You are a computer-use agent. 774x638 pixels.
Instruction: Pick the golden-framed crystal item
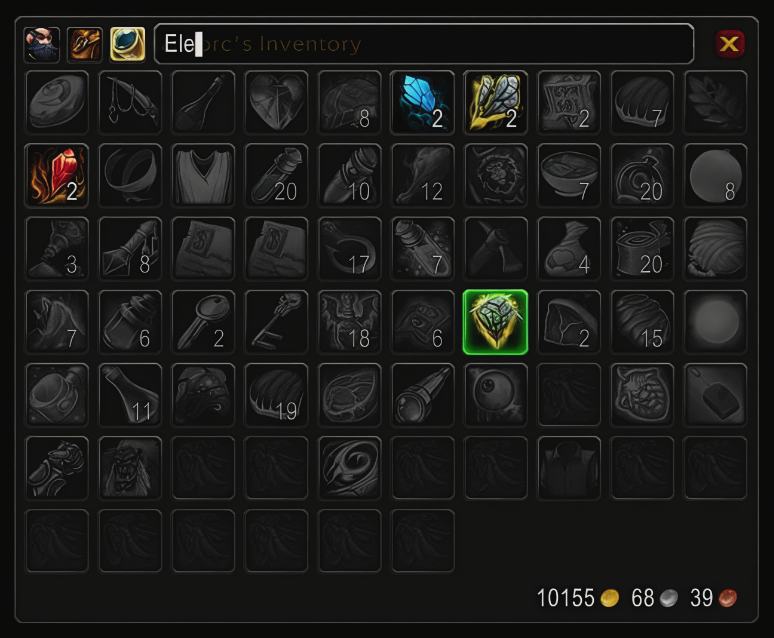point(496,102)
